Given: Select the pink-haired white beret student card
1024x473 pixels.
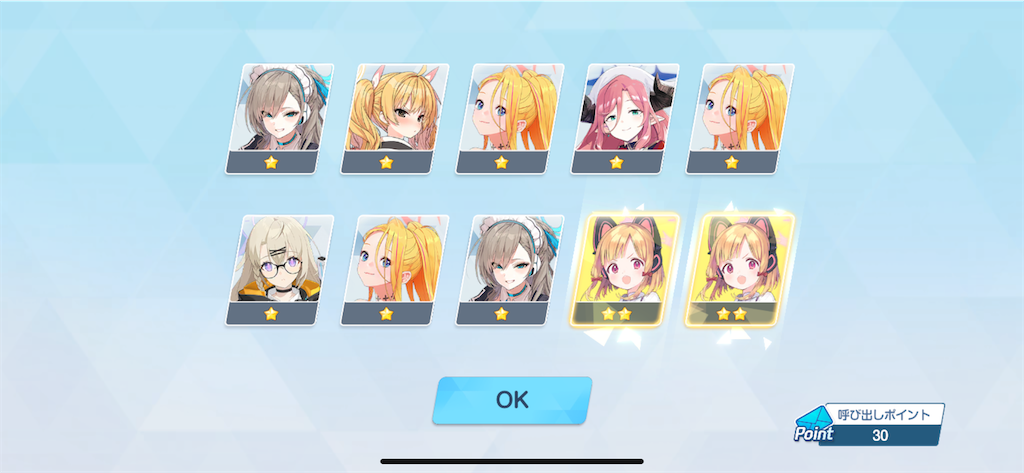Looking at the screenshot, I should 616,116.
